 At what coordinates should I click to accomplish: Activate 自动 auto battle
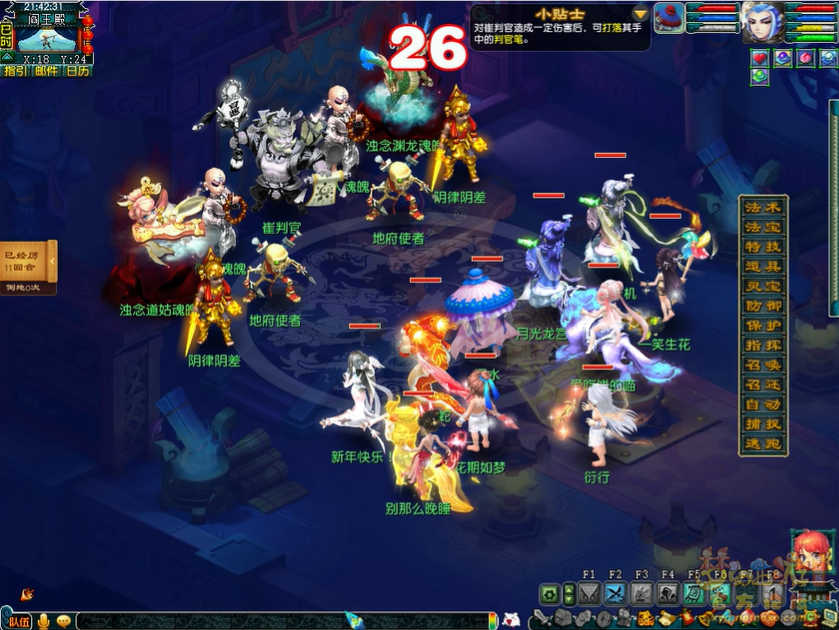764,405
